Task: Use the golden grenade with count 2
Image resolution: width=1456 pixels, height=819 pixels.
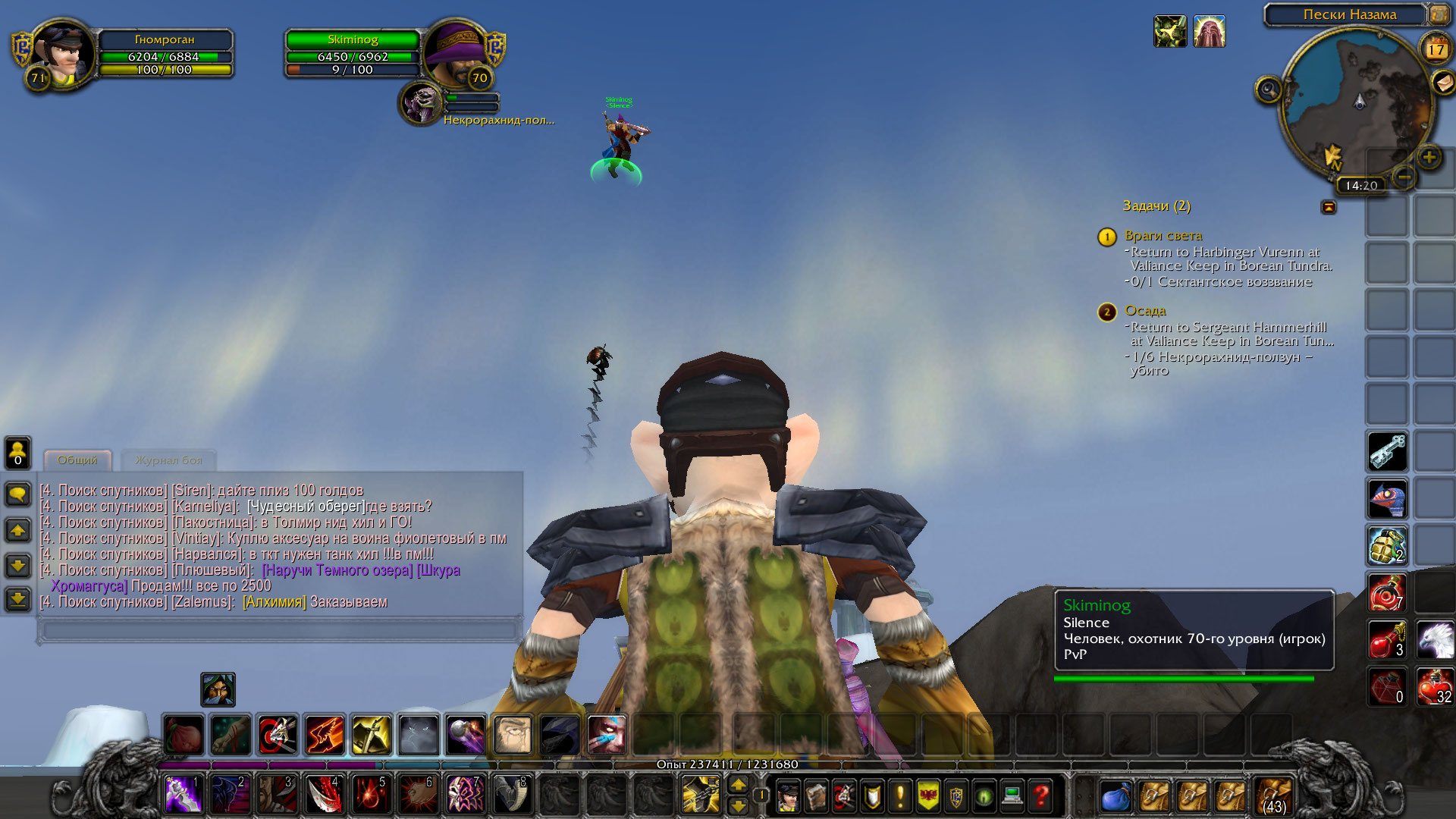Action: tap(1387, 546)
